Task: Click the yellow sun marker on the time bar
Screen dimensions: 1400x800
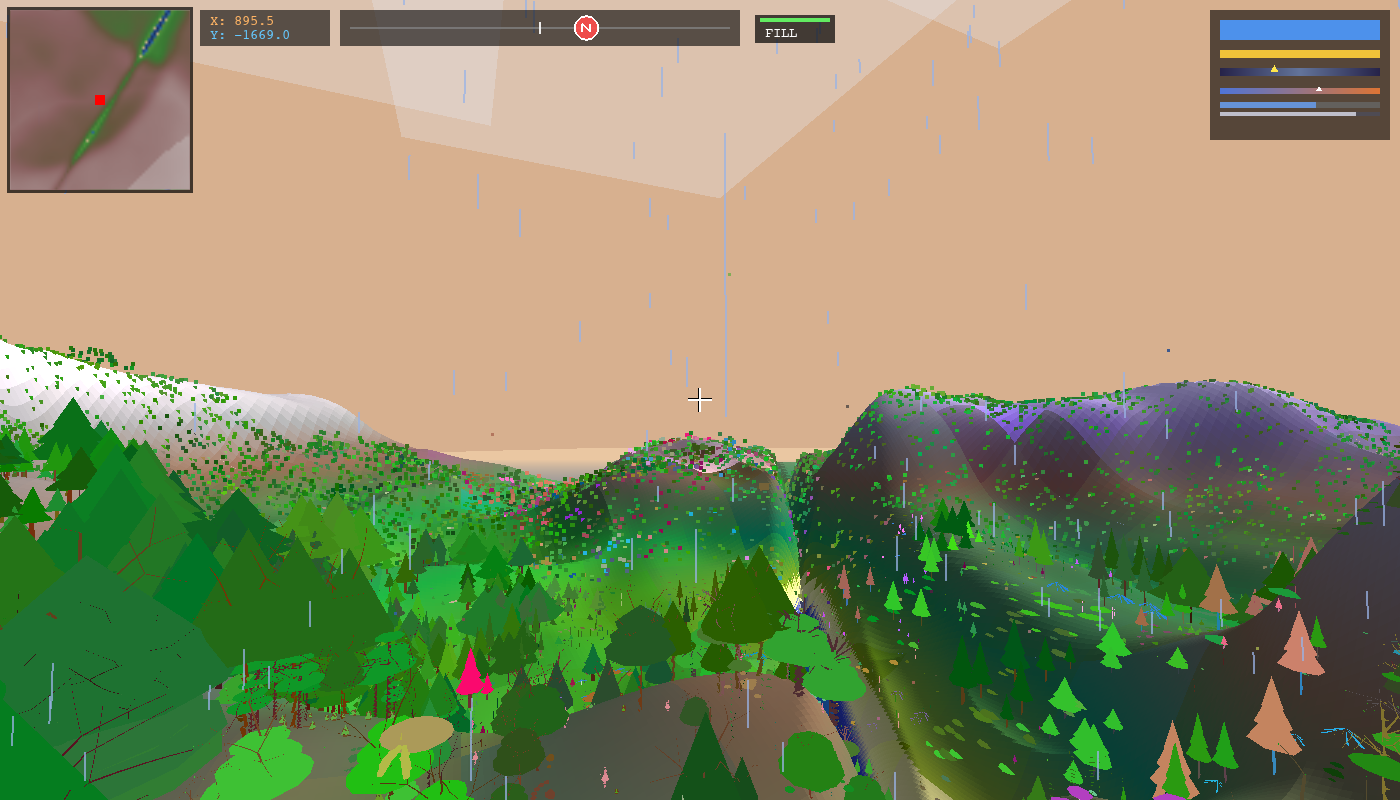Action: [x=1273, y=68]
